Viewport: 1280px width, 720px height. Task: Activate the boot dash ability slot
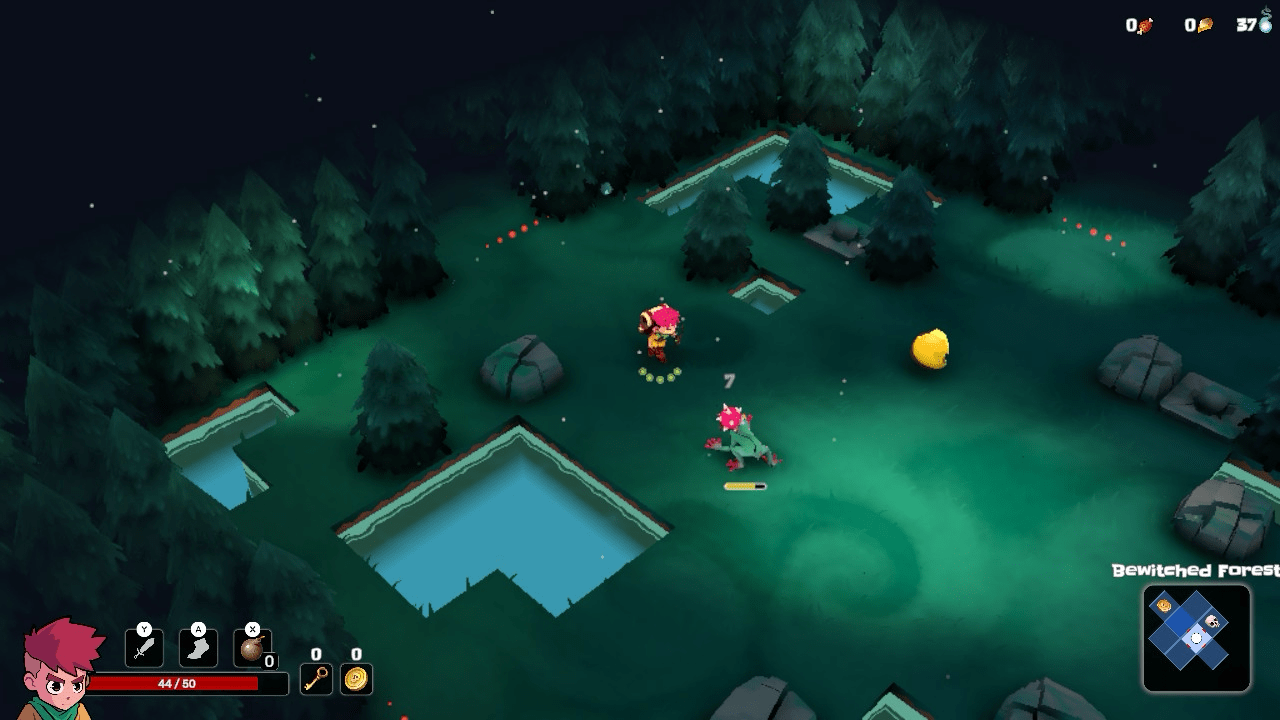pyautogui.click(x=198, y=648)
